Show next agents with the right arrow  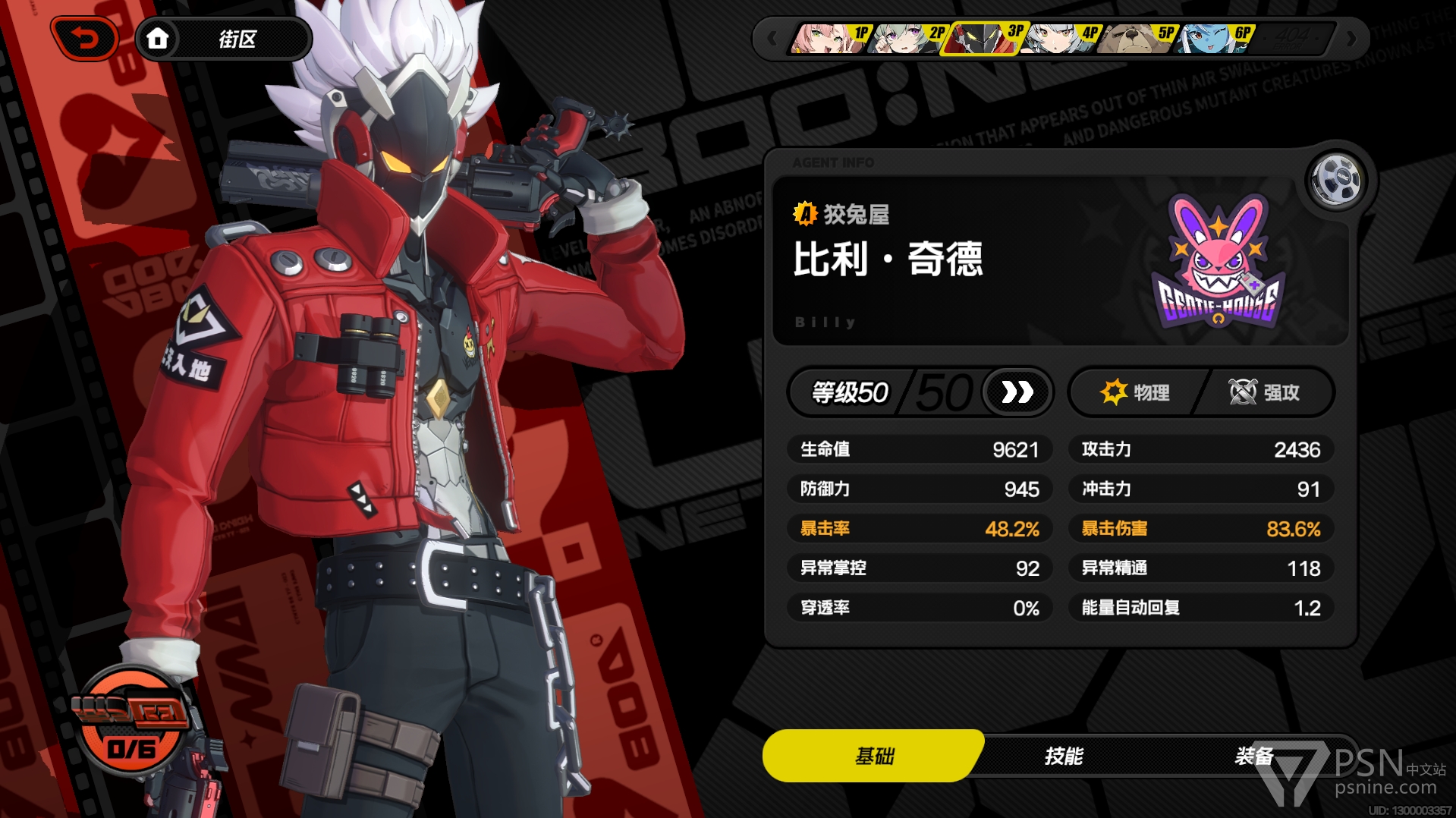[x=1351, y=38]
